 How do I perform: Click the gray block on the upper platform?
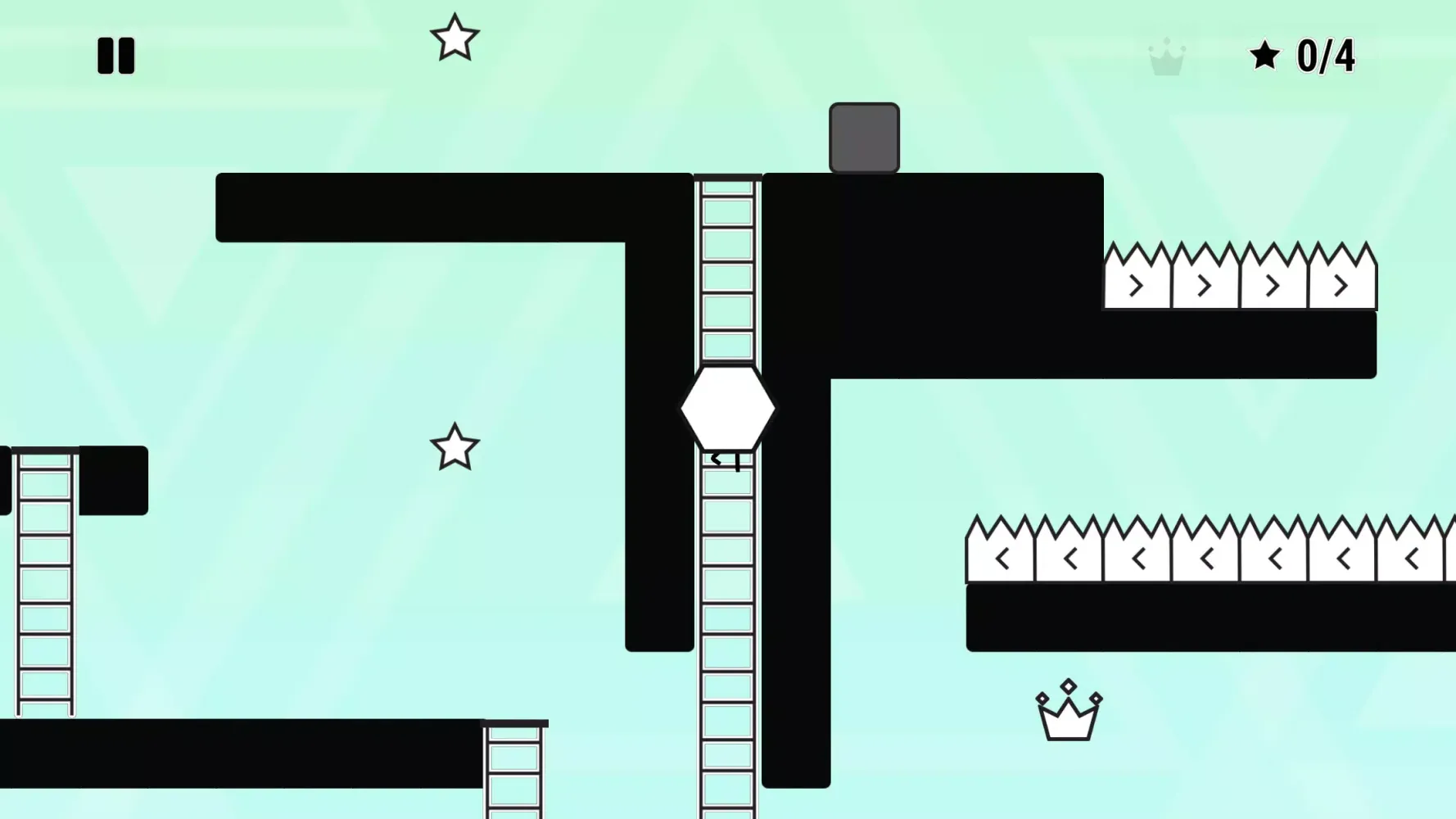(864, 136)
